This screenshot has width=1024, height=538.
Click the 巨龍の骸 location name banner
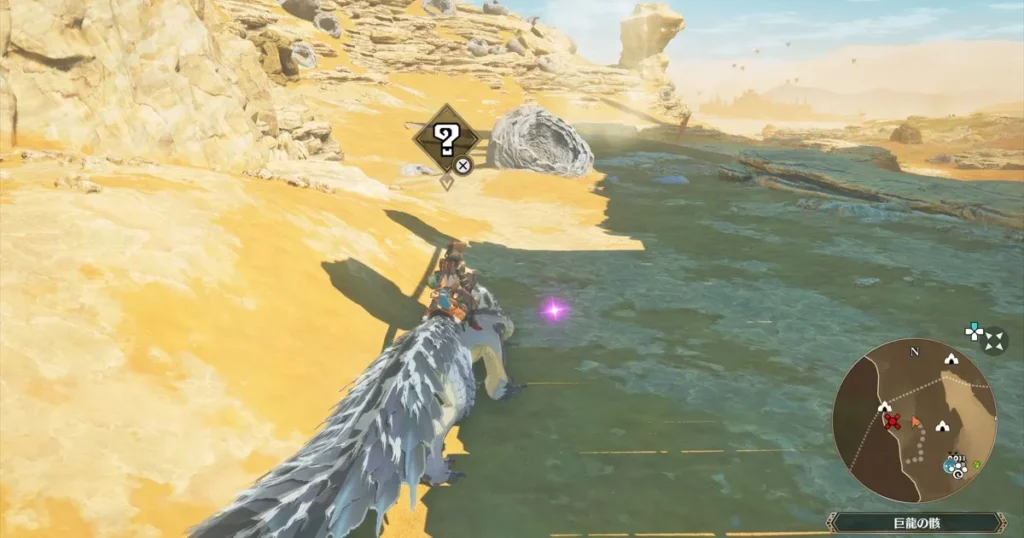(915, 522)
